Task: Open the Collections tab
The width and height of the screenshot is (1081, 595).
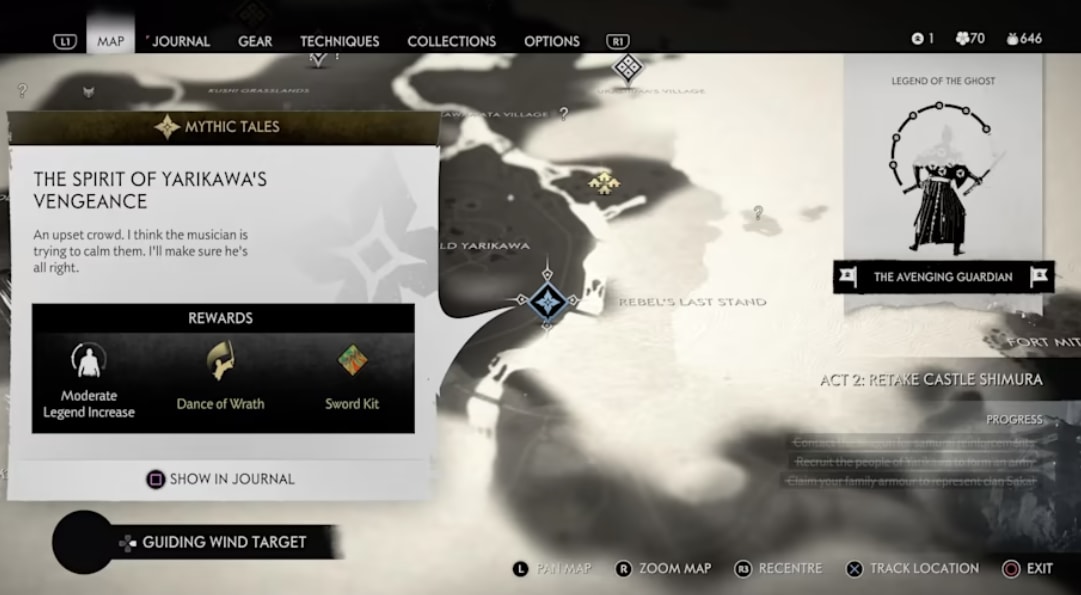Action: click(x=451, y=41)
